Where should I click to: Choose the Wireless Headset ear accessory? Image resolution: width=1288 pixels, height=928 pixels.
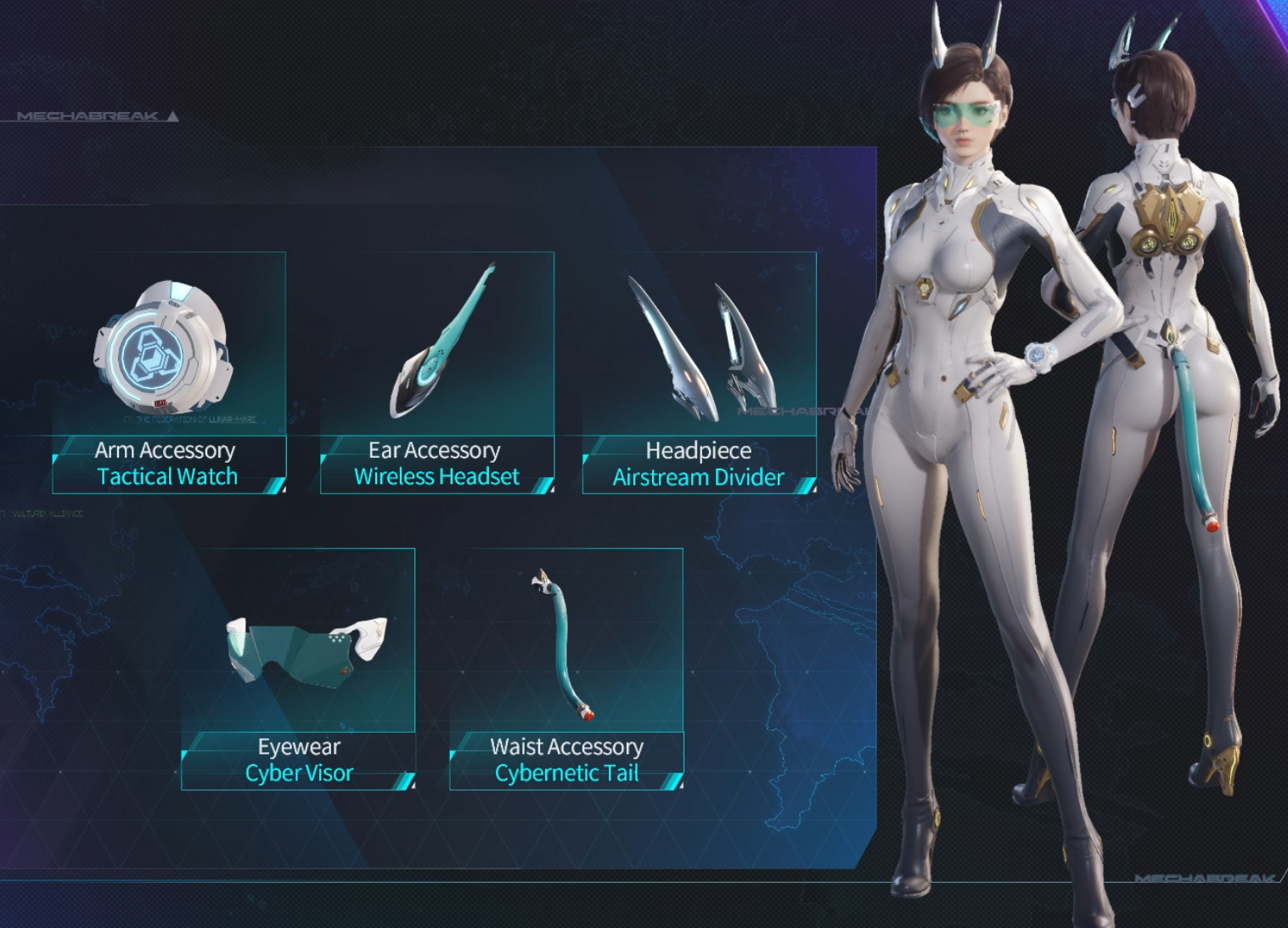tap(437, 372)
